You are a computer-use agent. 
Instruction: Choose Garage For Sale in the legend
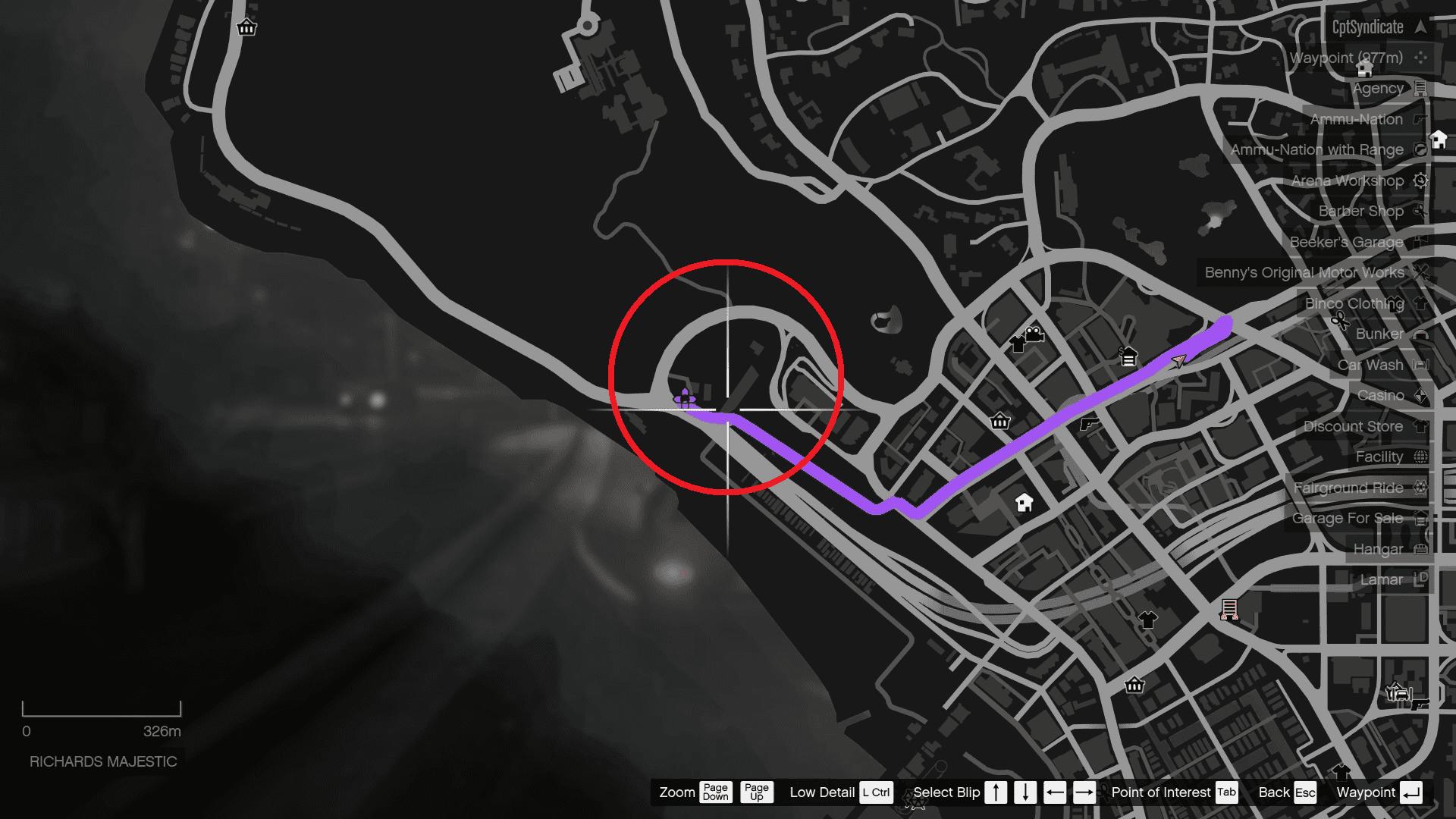(x=1348, y=518)
